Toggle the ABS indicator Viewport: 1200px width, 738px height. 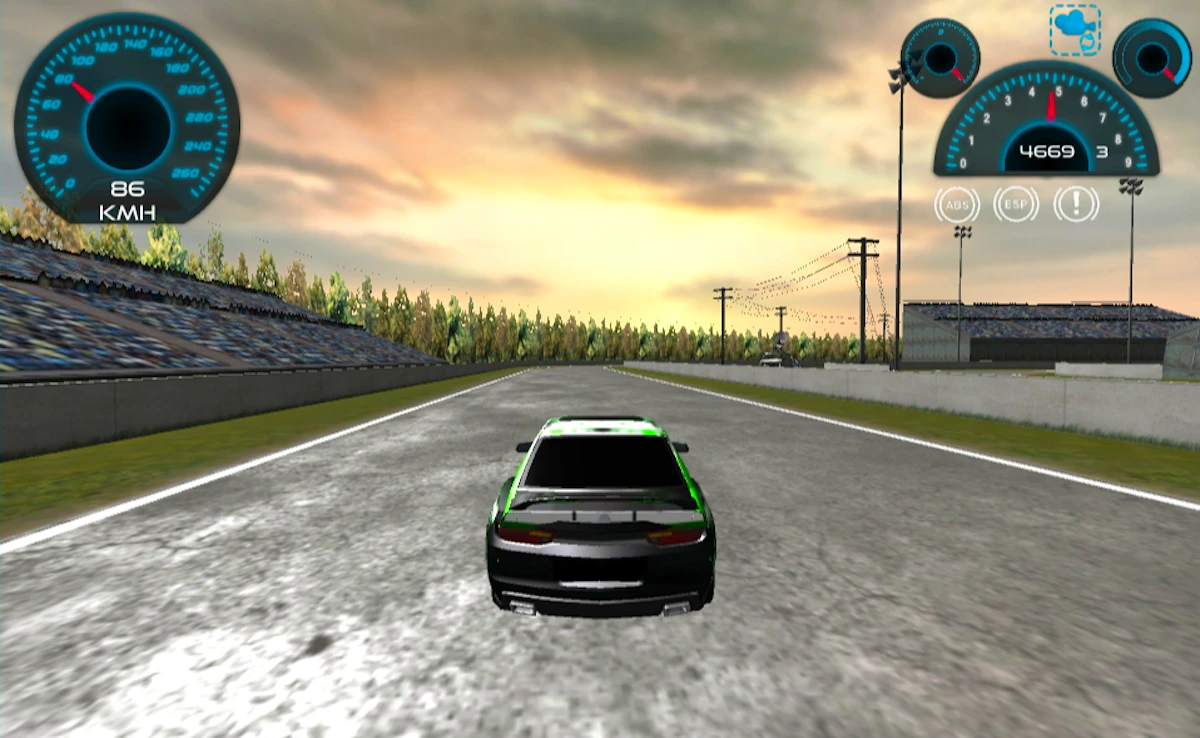(957, 205)
